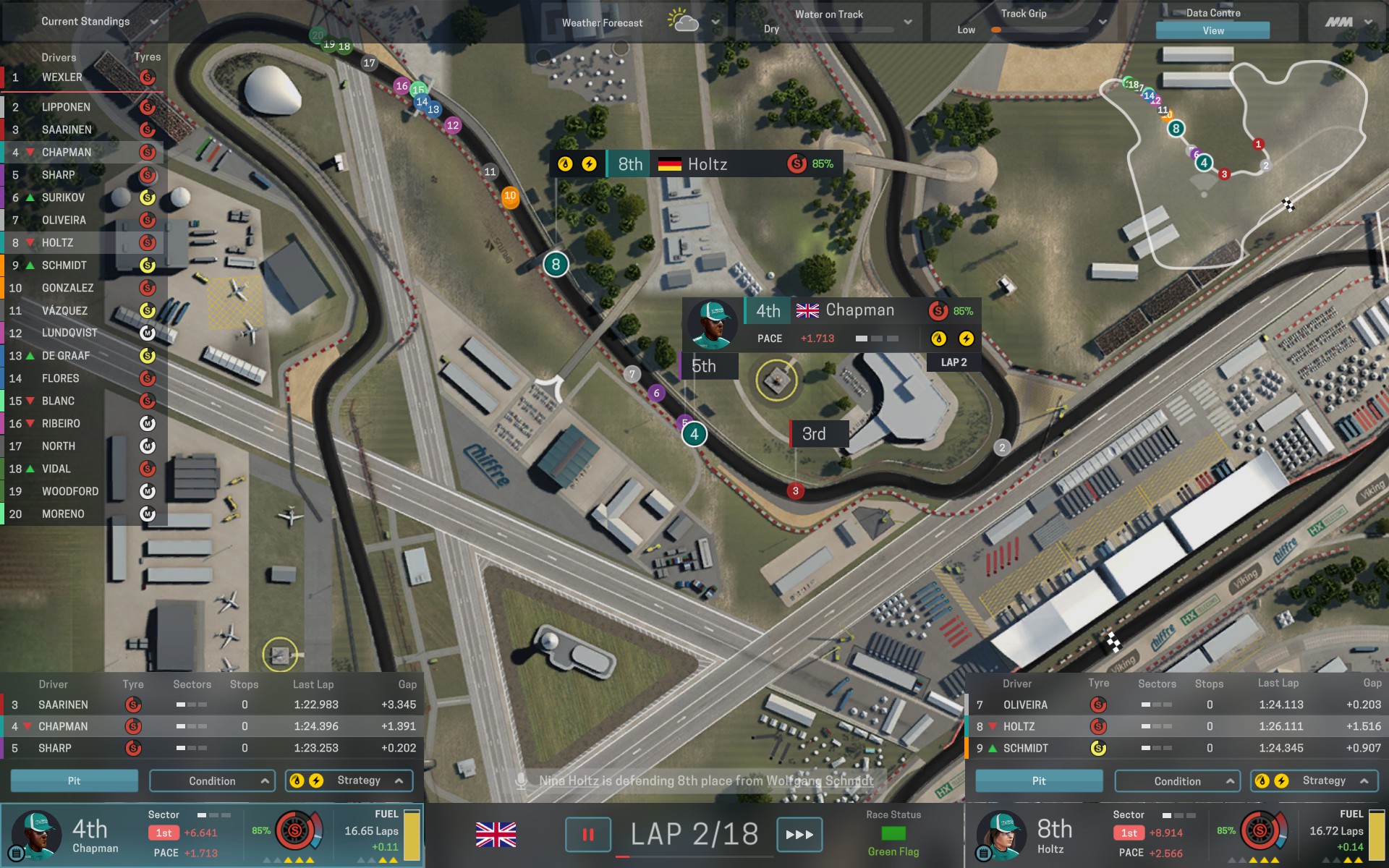Expand the Weather Forecast panel
1389x868 pixels.
(715, 22)
